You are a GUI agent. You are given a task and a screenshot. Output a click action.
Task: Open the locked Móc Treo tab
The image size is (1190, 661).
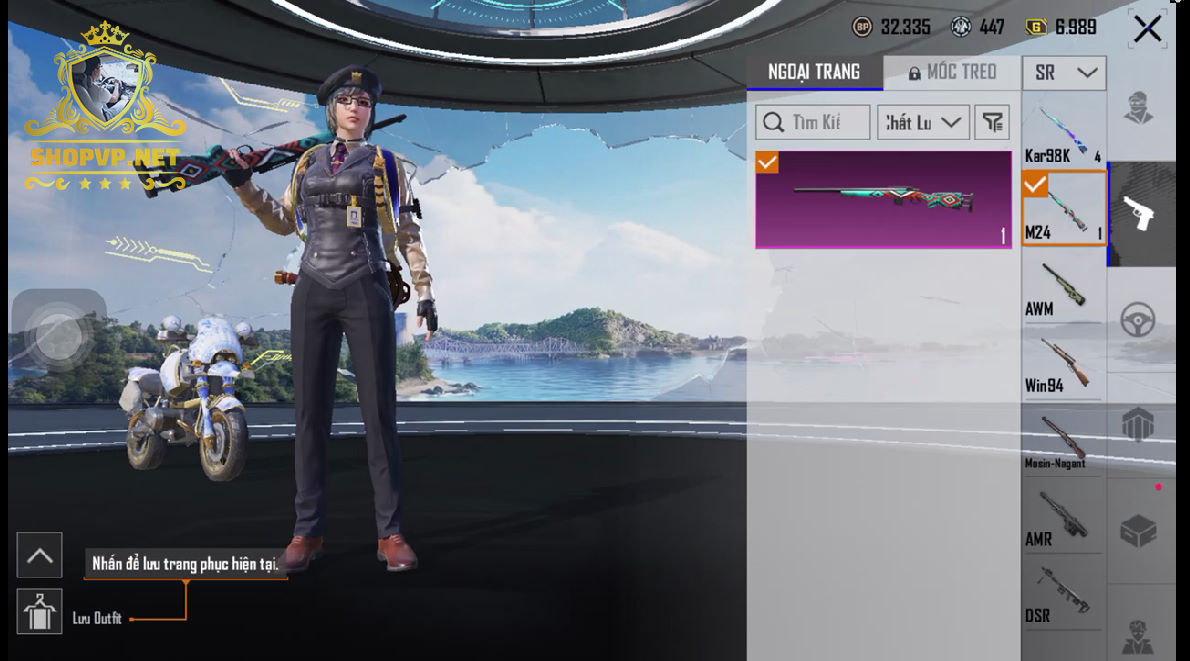click(x=952, y=72)
